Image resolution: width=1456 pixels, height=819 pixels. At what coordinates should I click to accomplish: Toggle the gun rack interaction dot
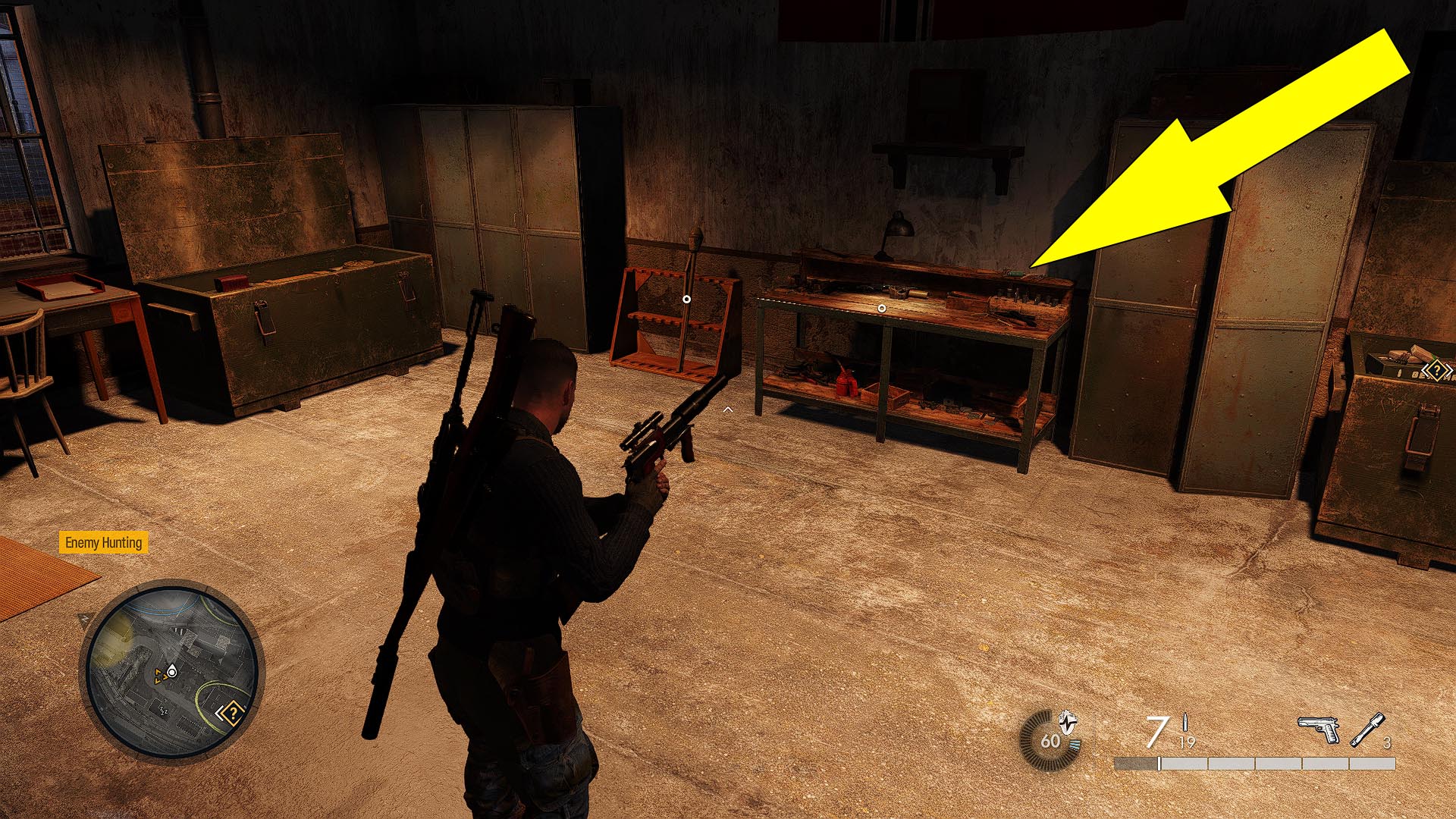pyautogui.click(x=686, y=299)
